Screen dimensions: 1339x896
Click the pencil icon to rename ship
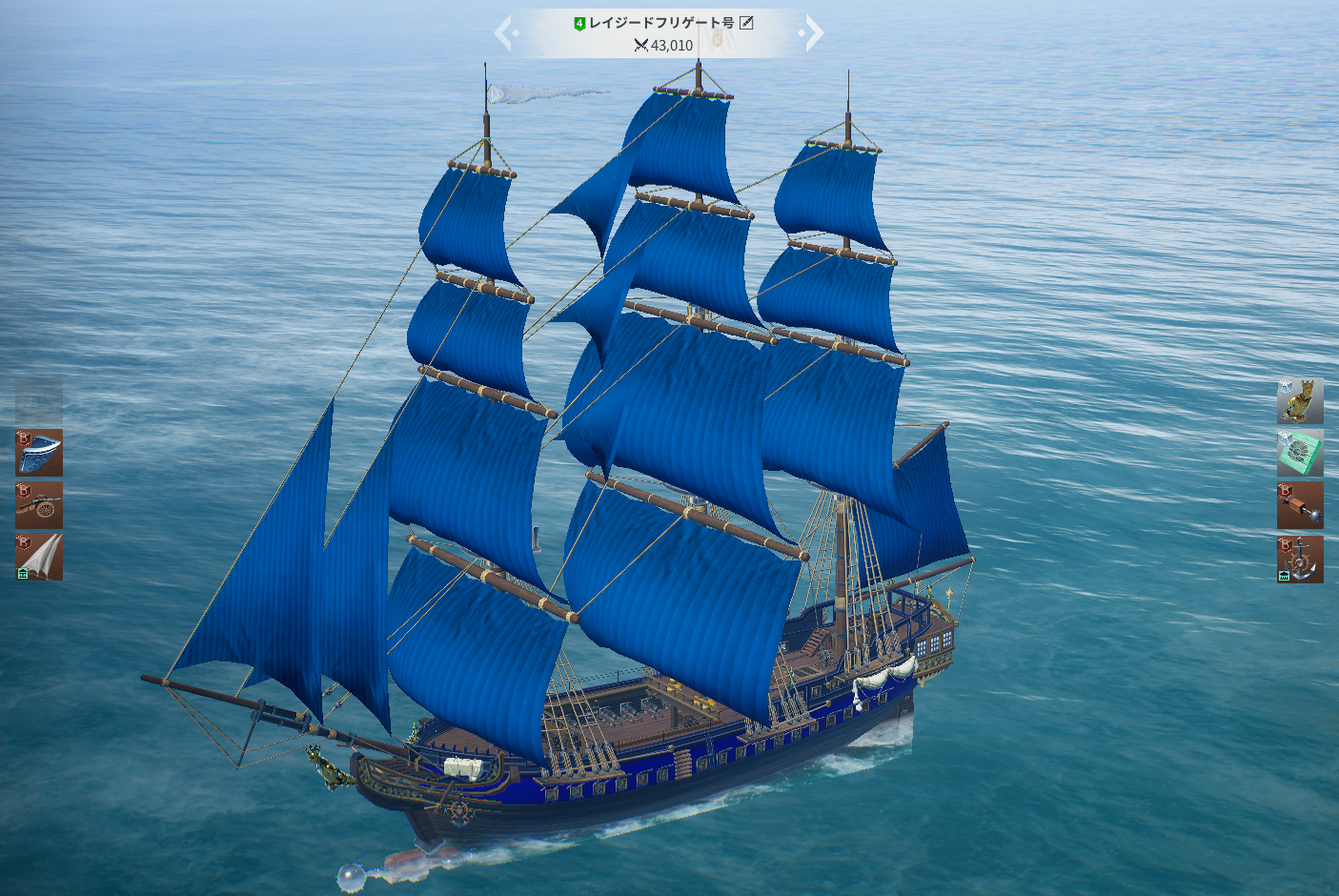tap(746, 23)
